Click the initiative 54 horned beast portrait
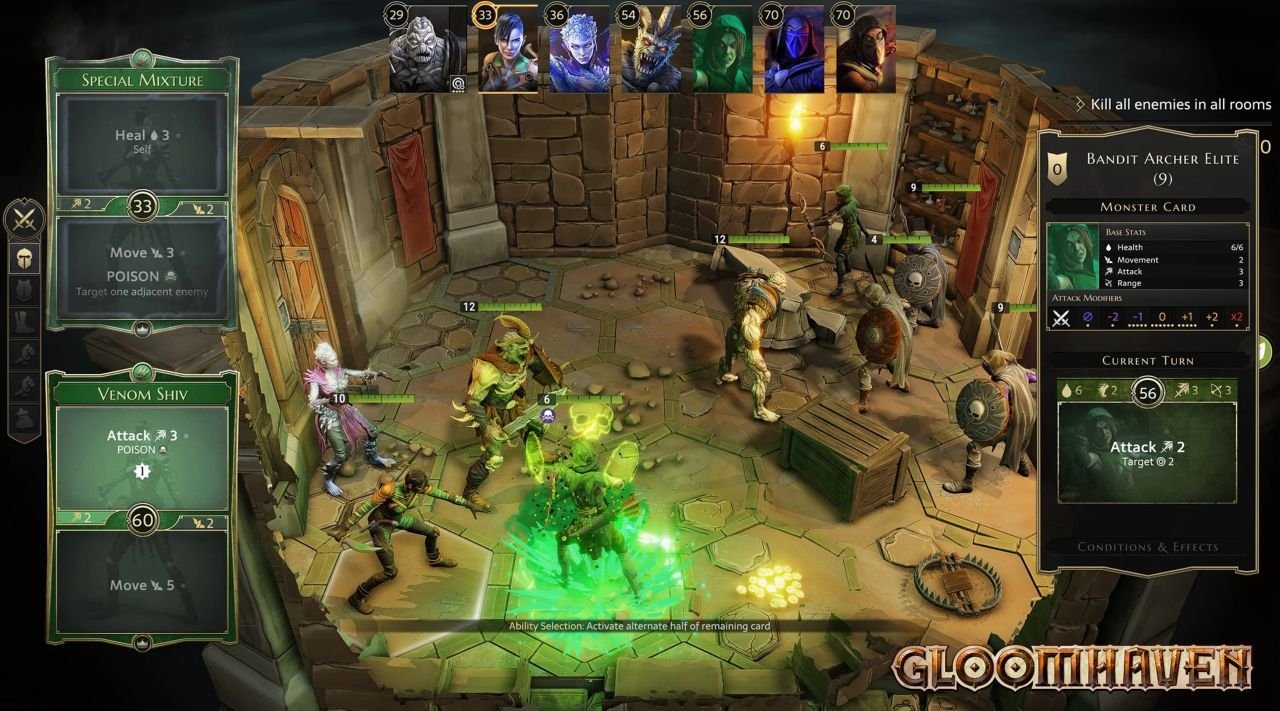The height and width of the screenshot is (711, 1280). pyautogui.click(x=651, y=50)
